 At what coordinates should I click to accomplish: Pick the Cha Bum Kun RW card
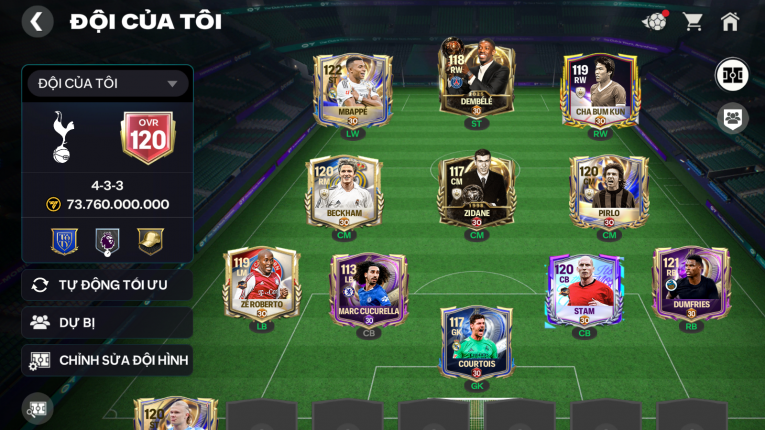[600, 90]
